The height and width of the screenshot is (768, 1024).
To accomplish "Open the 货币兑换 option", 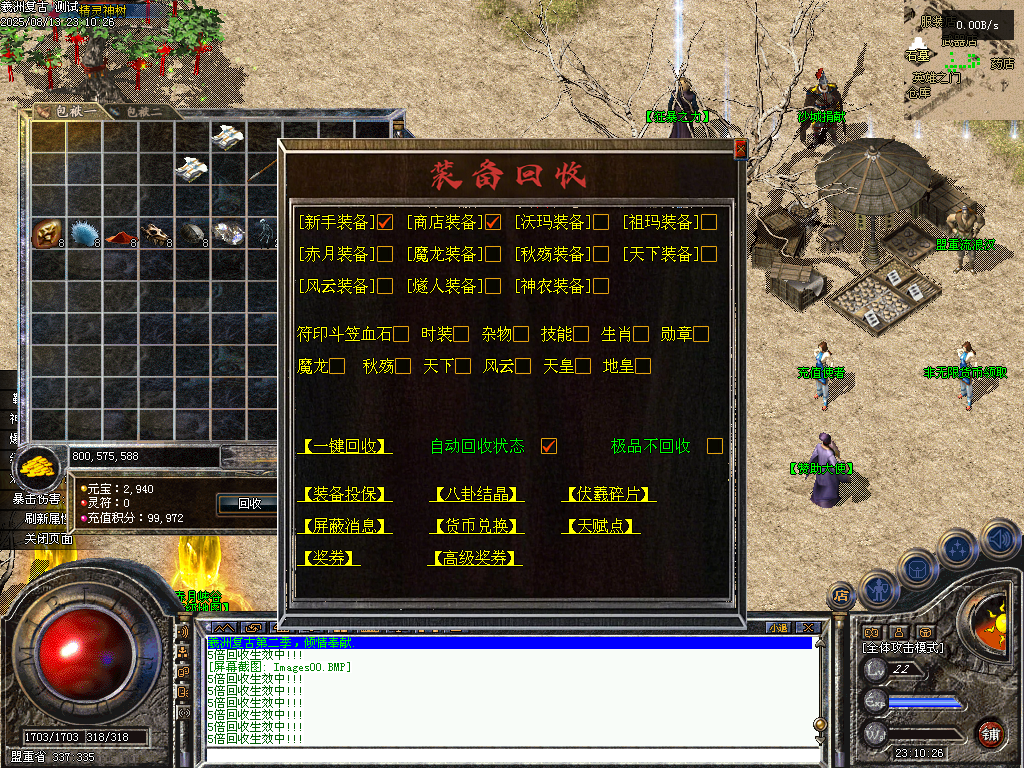I will (476, 526).
